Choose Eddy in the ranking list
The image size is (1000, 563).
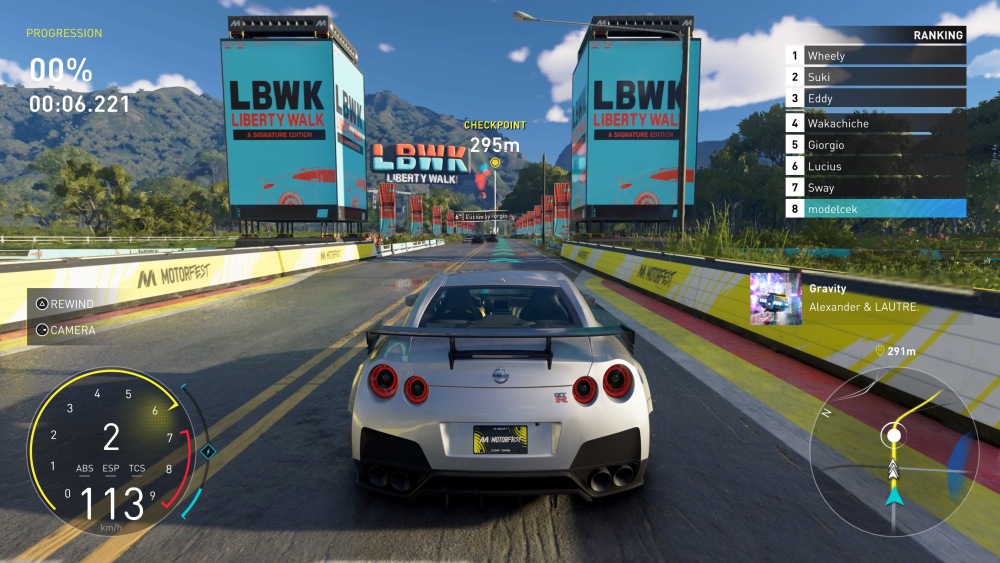[875, 99]
